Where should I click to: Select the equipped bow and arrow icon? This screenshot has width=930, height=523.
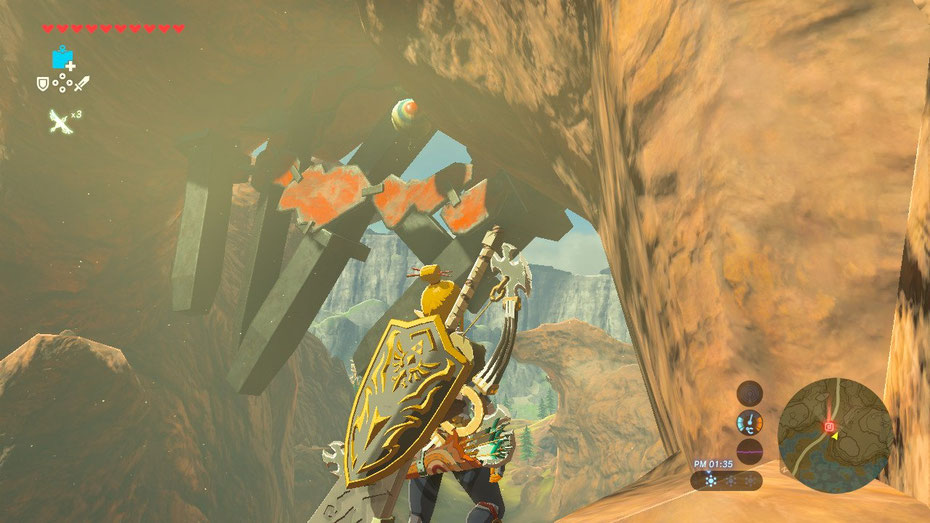coord(61,122)
